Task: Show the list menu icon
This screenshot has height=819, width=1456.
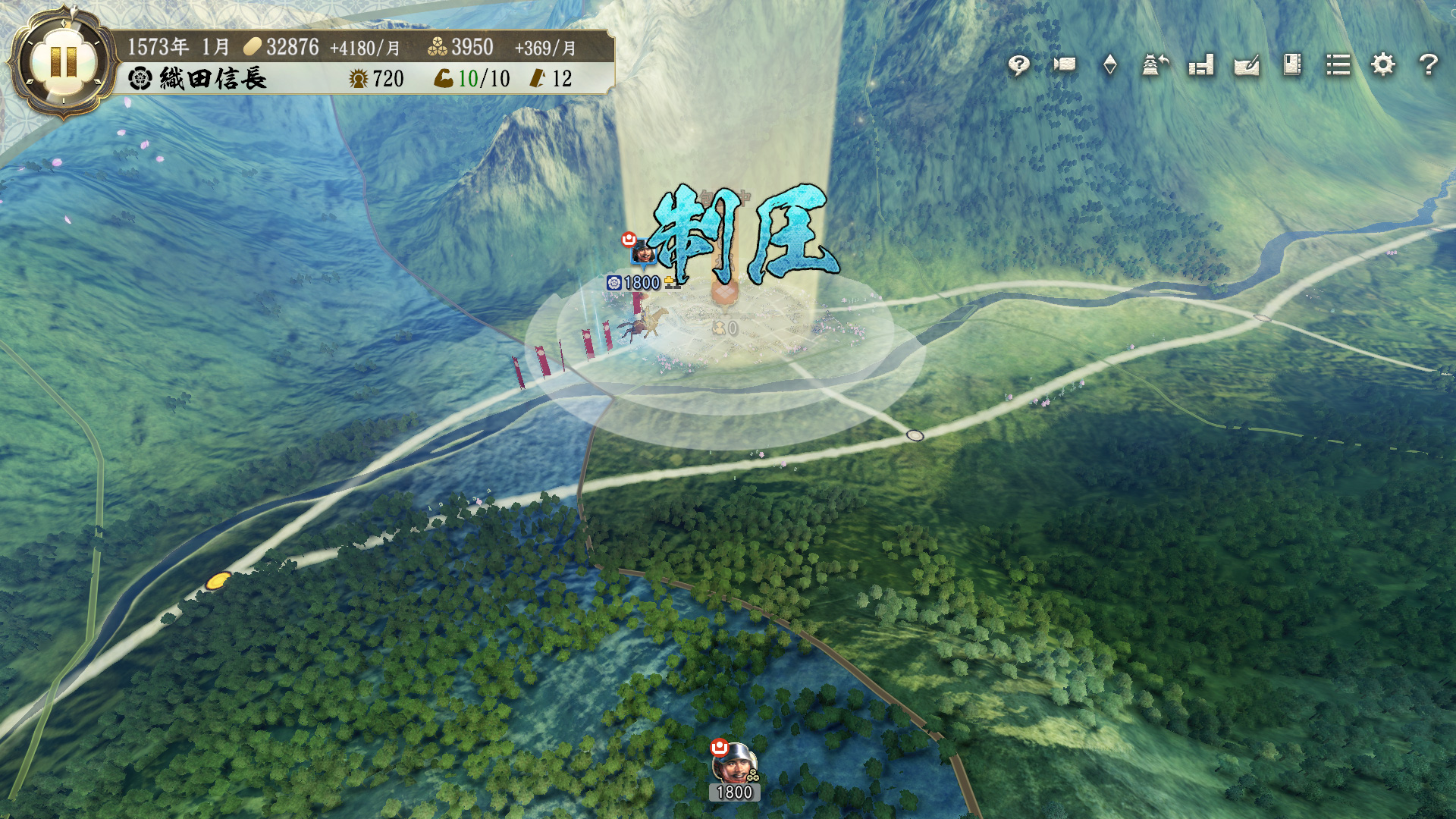Action: (1338, 65)
